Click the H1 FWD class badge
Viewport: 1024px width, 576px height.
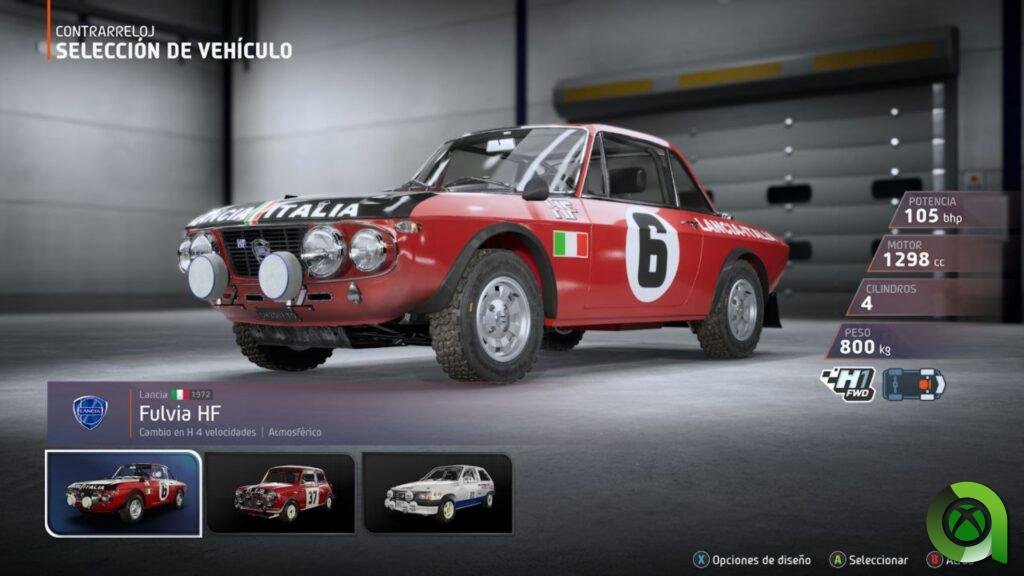(x=847, y=385)
